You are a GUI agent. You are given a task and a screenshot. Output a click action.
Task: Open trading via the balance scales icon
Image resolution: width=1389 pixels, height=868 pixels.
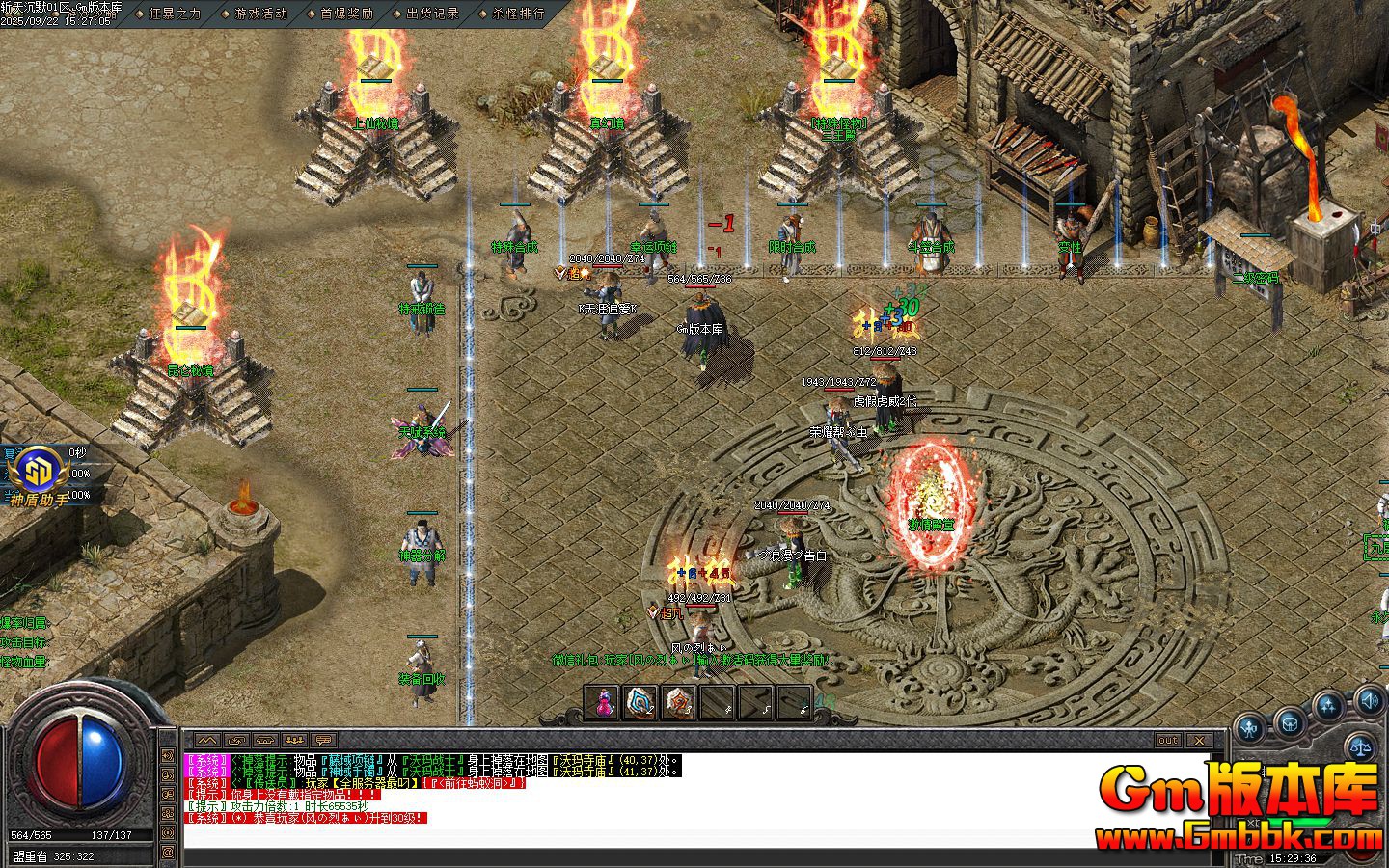pos(1360,747)
